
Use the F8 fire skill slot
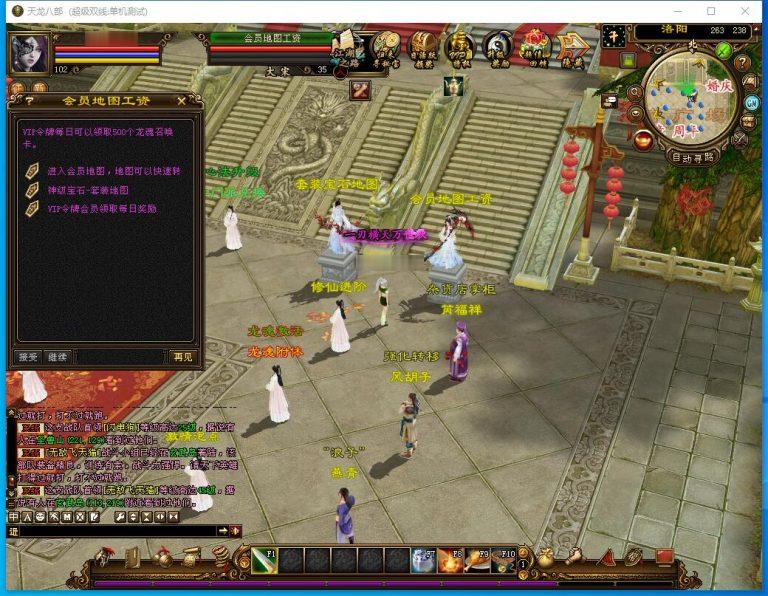coord(451,560)
